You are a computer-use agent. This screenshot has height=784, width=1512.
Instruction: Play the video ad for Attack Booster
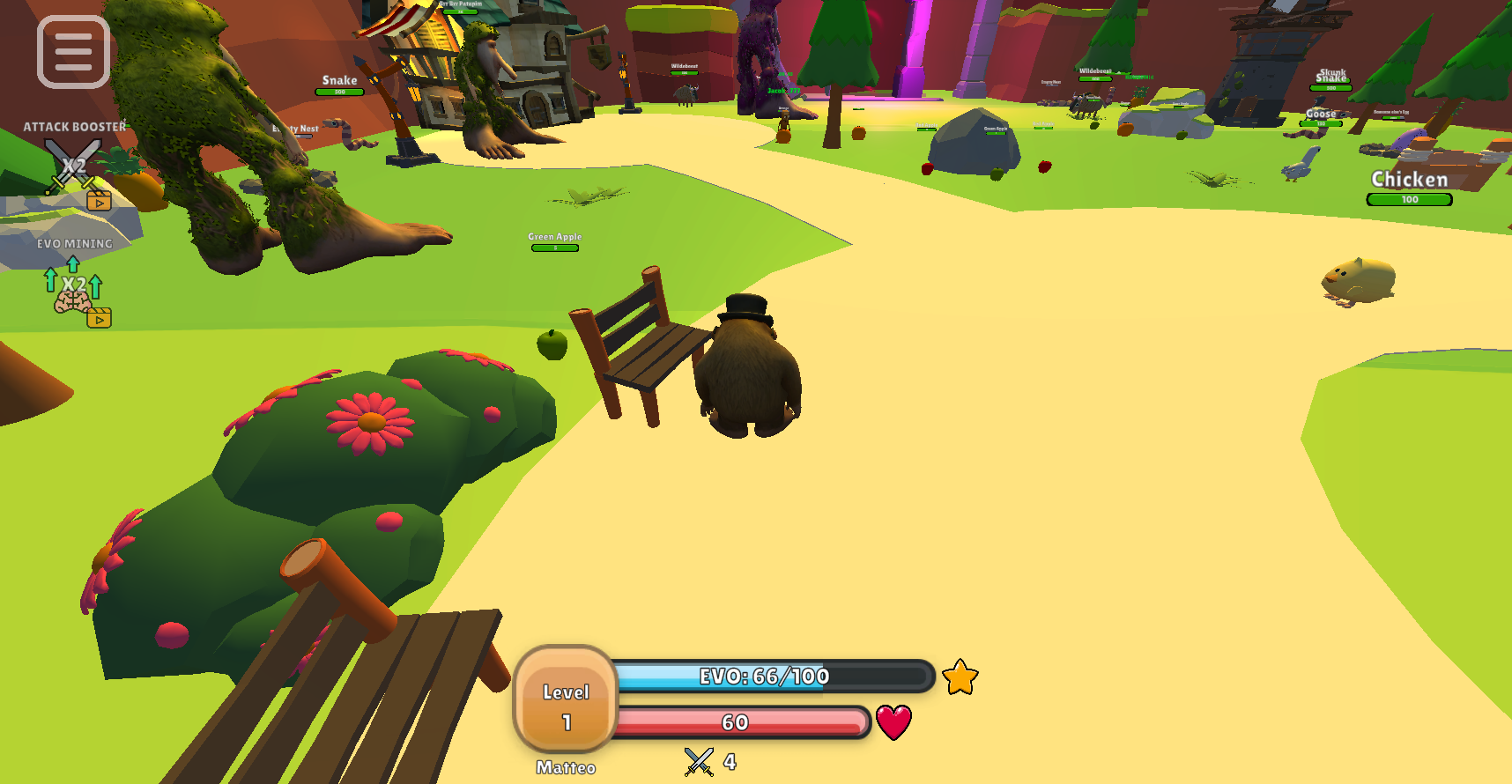[100, 199]
